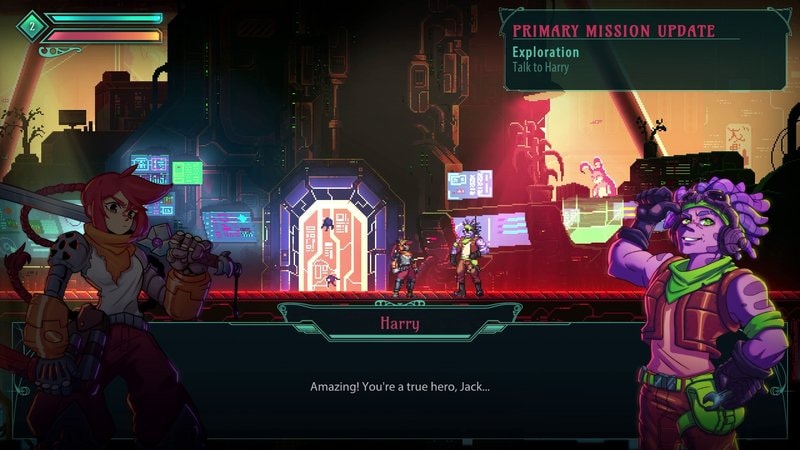
Task: Open the Primary Mission Update objective panel
Action: point(640,47)
